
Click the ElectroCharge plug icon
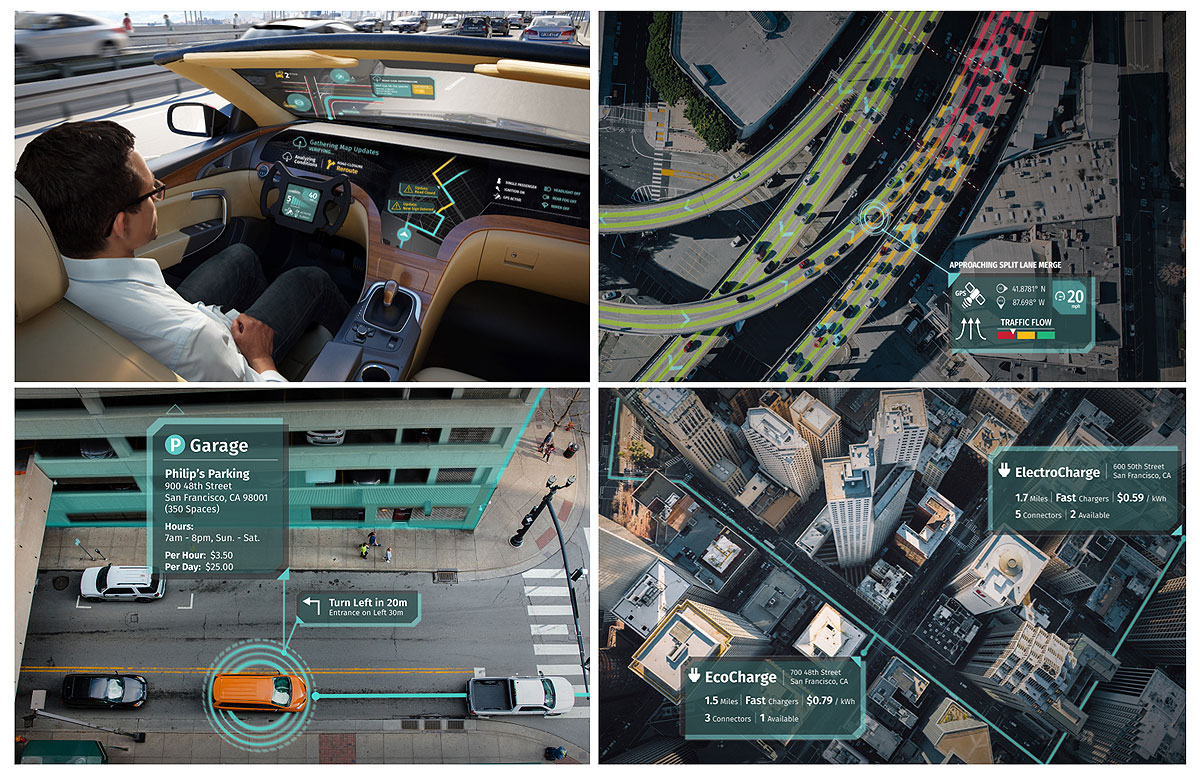(x=1004, y=471)
